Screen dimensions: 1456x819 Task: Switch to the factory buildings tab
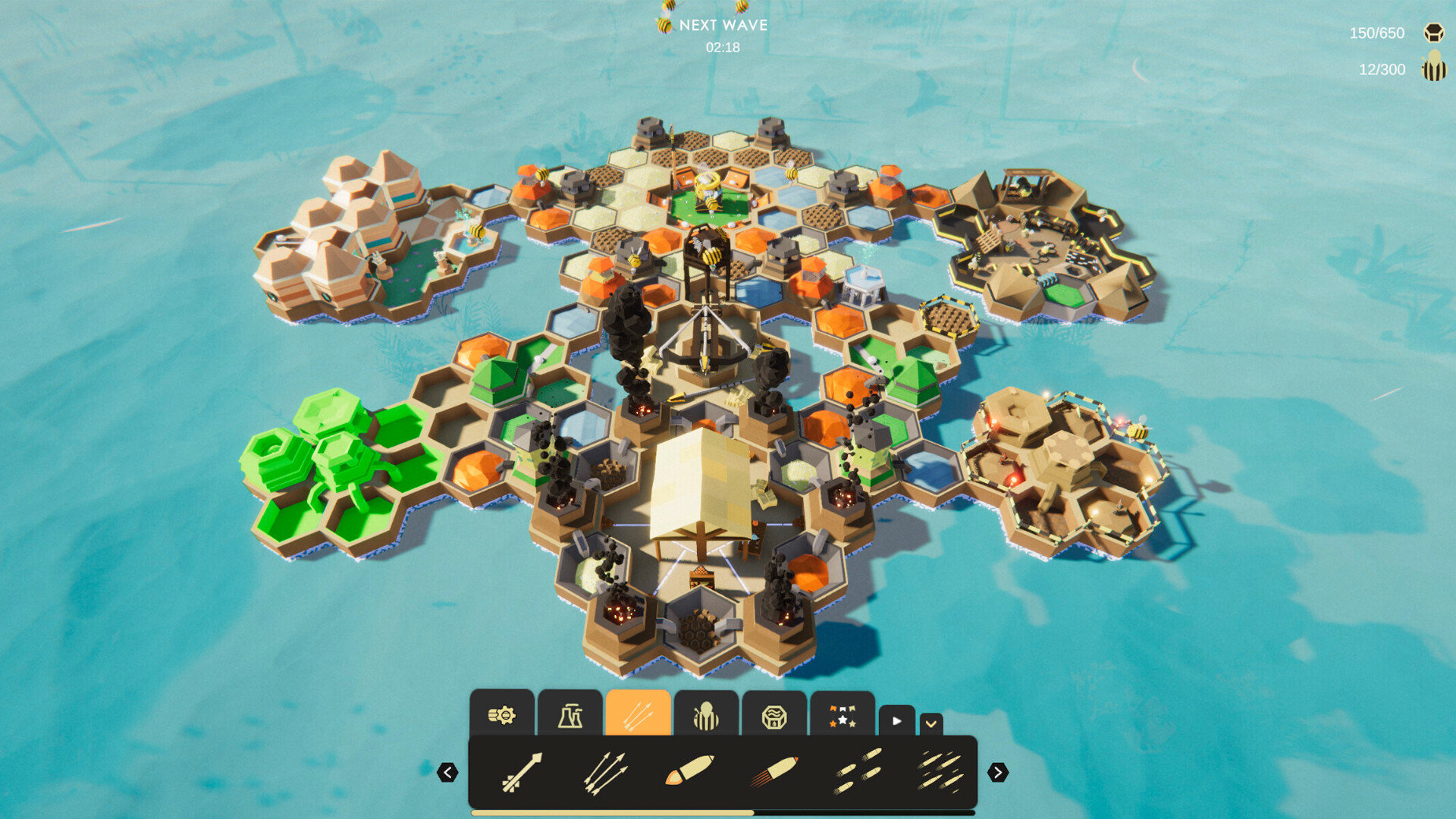click(571, 714)
